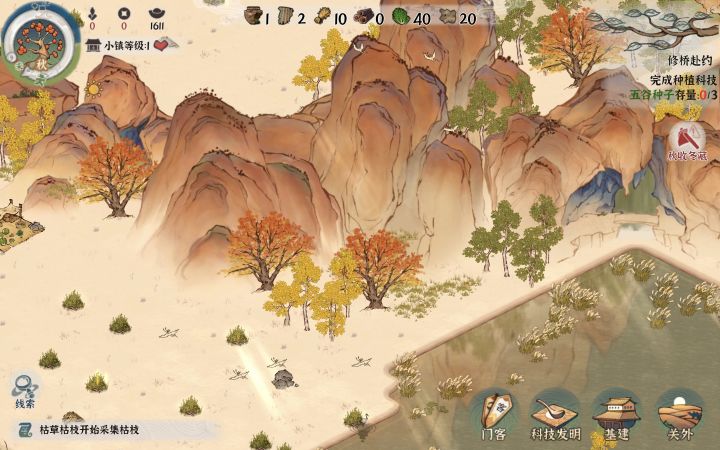Select the silver ingot currency icon
The image size is (720, 450).
pos(156,12)
